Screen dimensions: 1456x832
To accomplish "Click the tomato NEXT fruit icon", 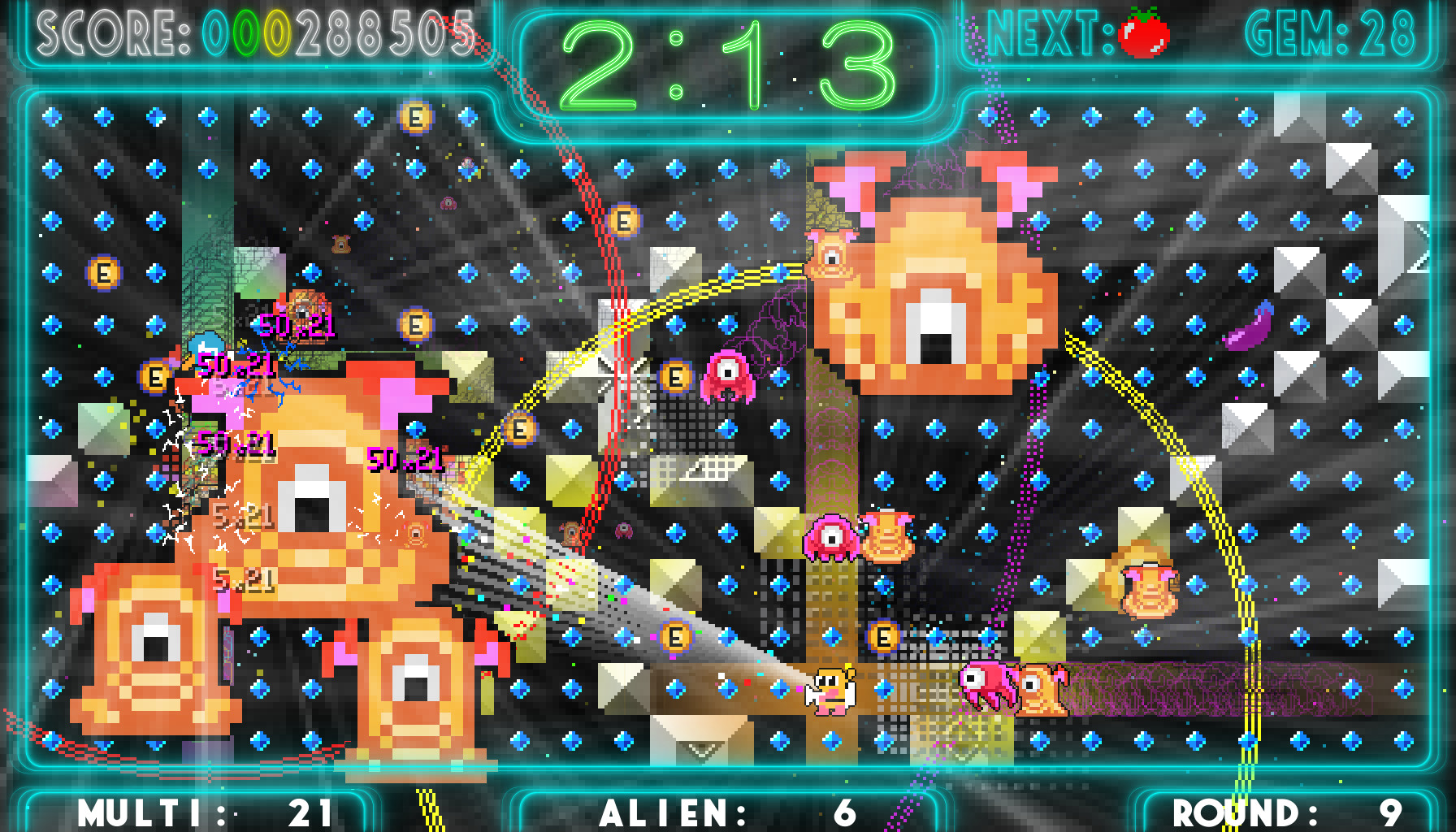I will (1146, 31).
